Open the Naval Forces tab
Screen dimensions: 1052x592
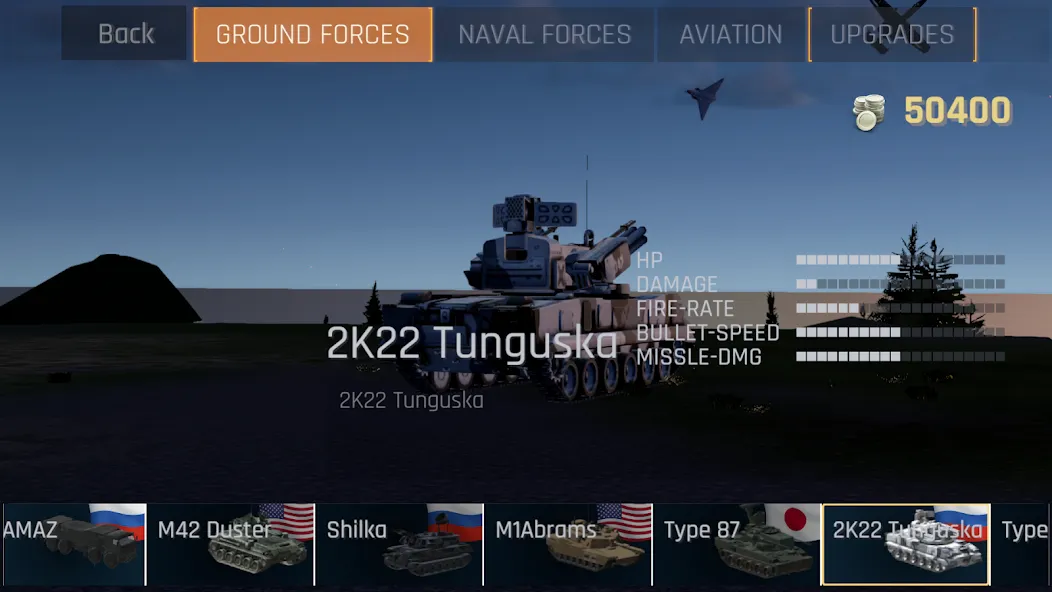pos(545,34)
